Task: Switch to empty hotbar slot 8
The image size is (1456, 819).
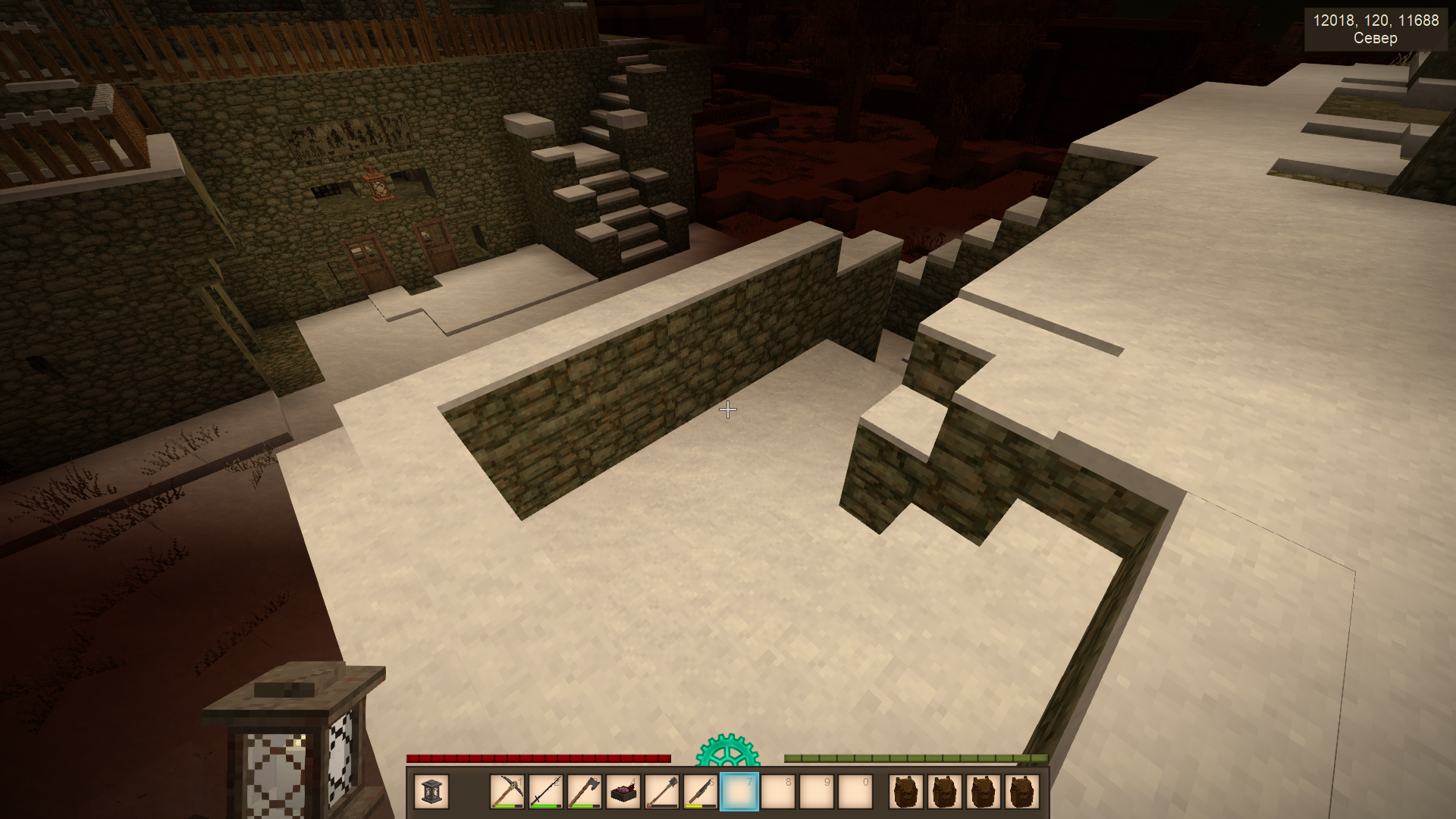Action: 778,792
